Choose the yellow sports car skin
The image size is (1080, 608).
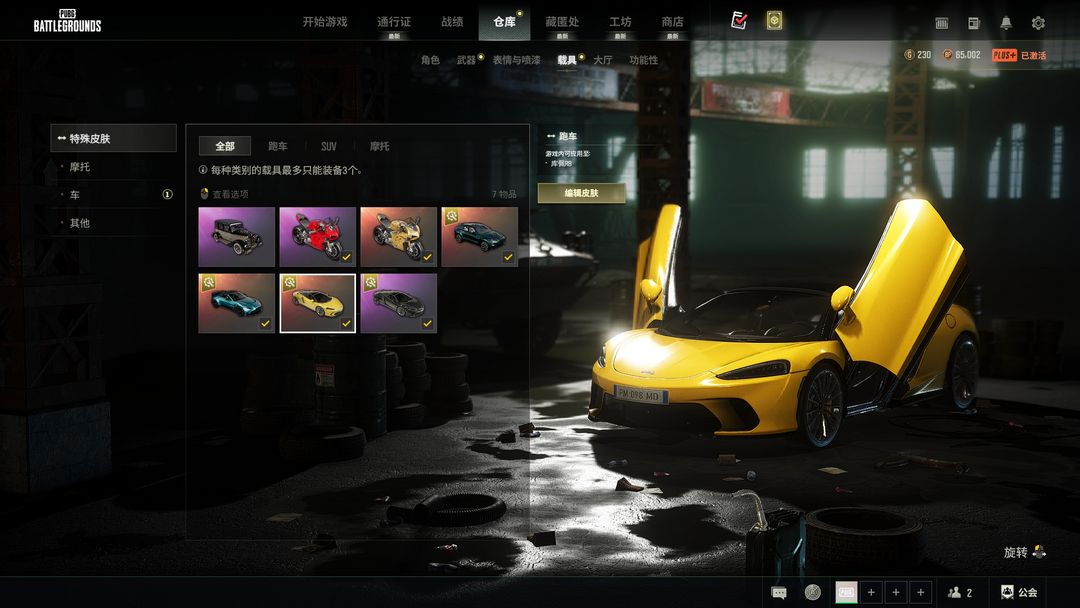click(x=317, y=303)
